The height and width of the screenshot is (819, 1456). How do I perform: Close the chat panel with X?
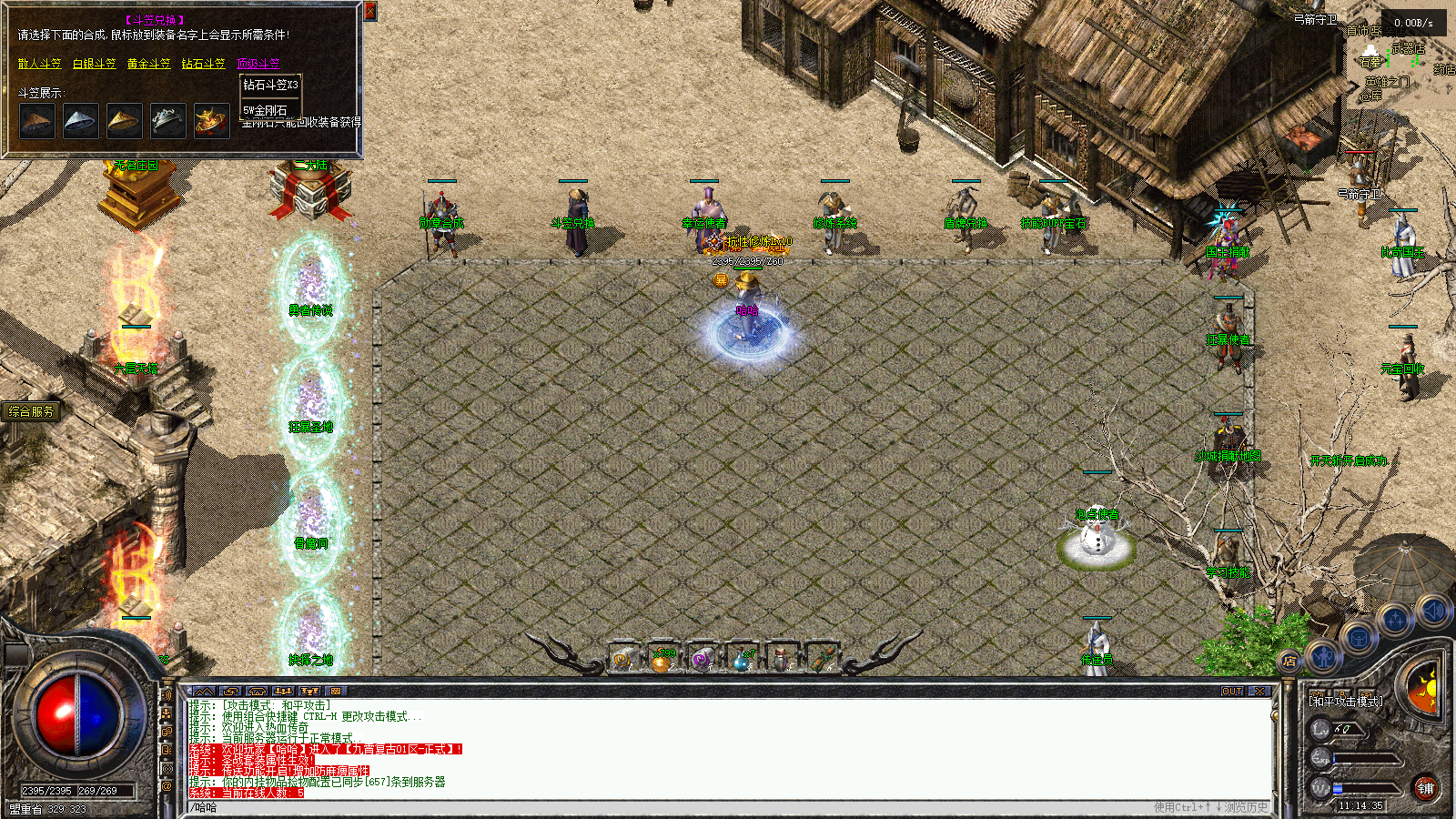[x=1259, y=692]
